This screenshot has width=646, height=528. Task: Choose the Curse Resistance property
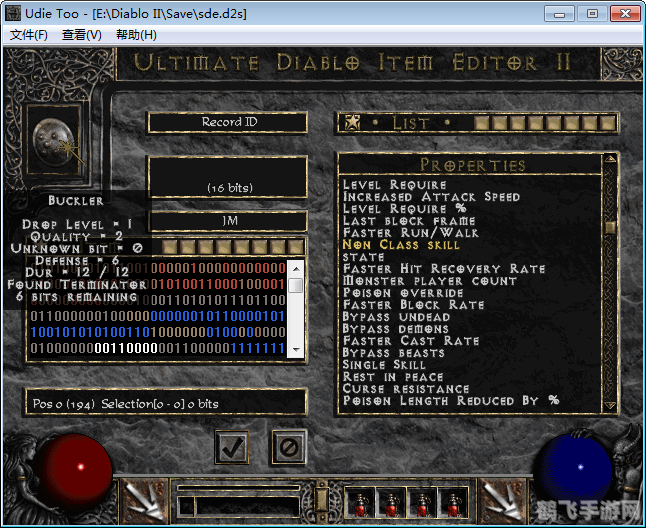[x=405, y=389]
